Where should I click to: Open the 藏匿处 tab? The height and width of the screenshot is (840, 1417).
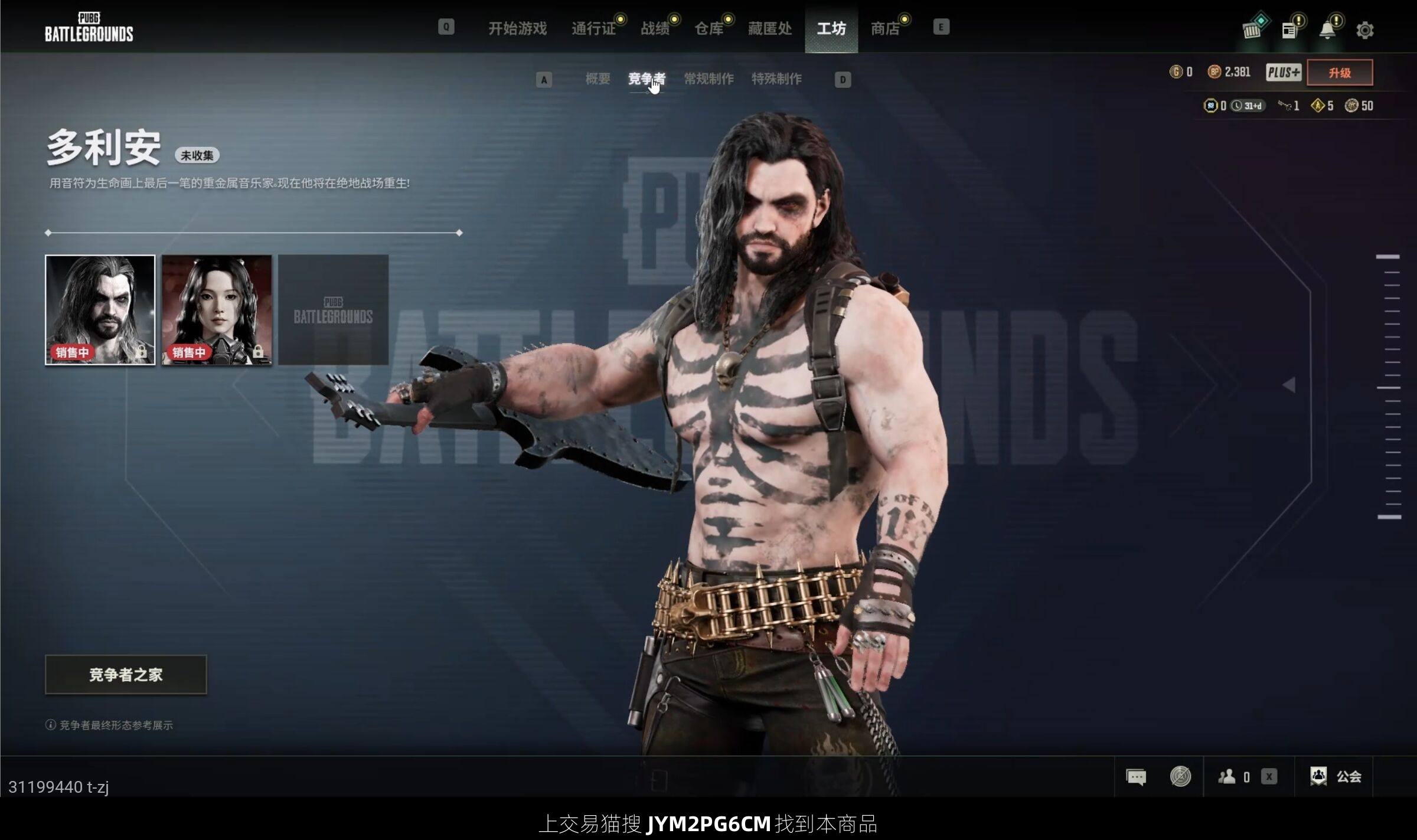[770, 28]
